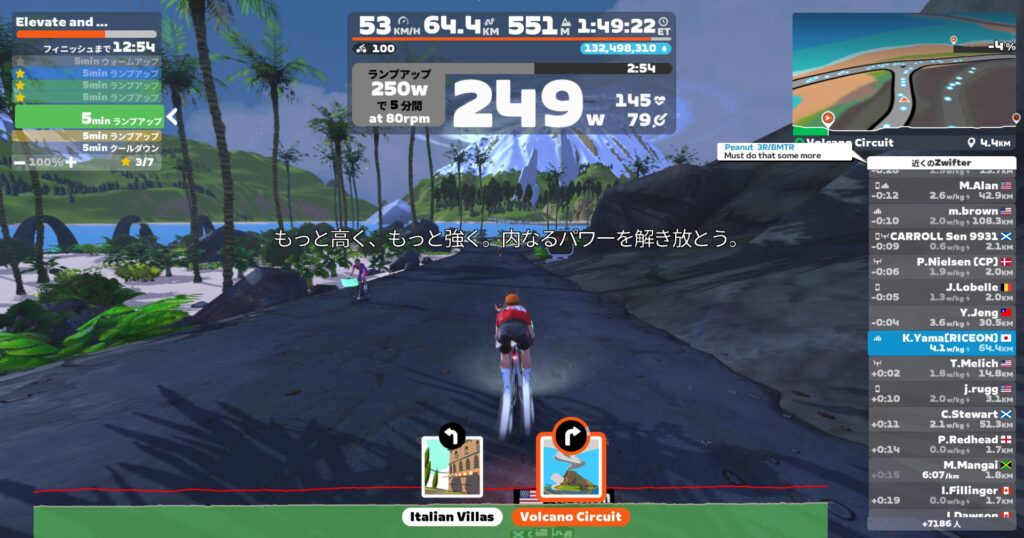Click P.Redhead's rider row
The height and width of the screenshot is (538, 1024).
click(x=941, y=444)
